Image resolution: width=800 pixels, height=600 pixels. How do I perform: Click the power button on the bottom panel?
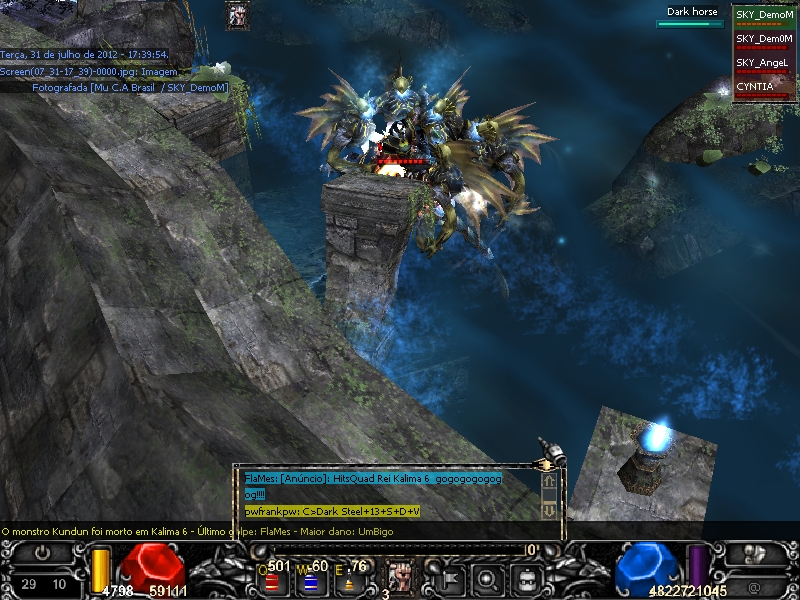[43, 553]
